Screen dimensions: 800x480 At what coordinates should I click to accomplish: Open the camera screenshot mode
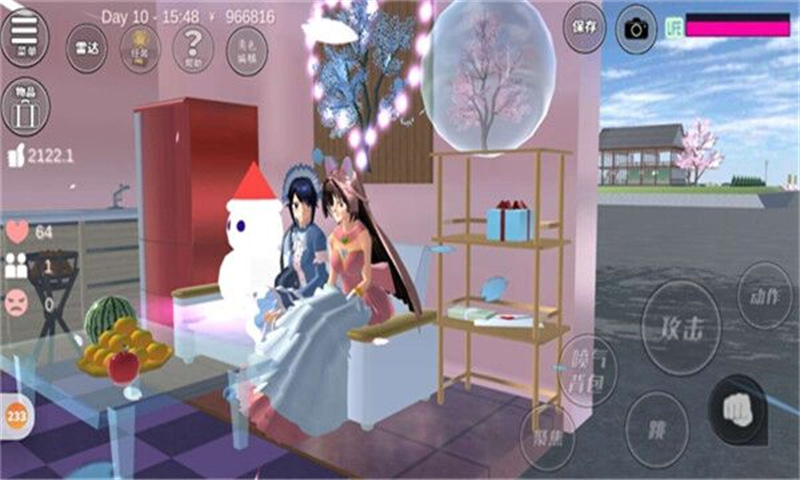[x=636, y=28]
